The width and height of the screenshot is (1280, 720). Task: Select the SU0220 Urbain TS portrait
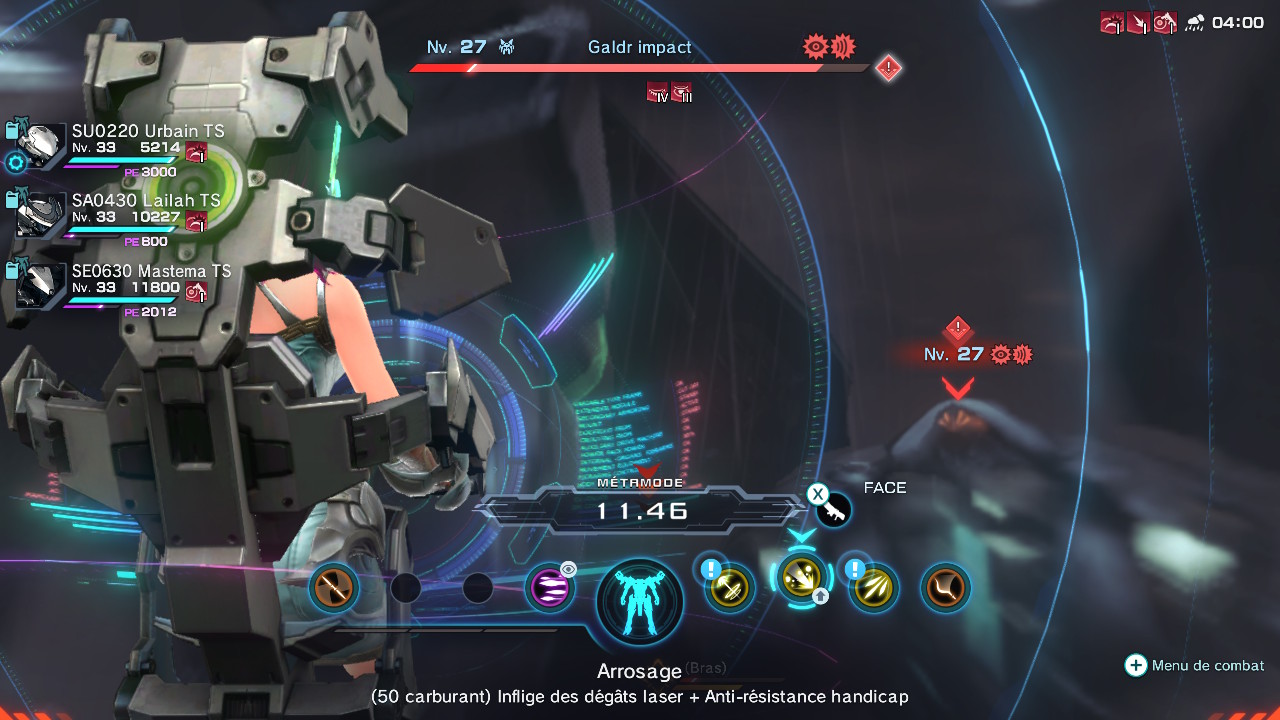point(41,144)
